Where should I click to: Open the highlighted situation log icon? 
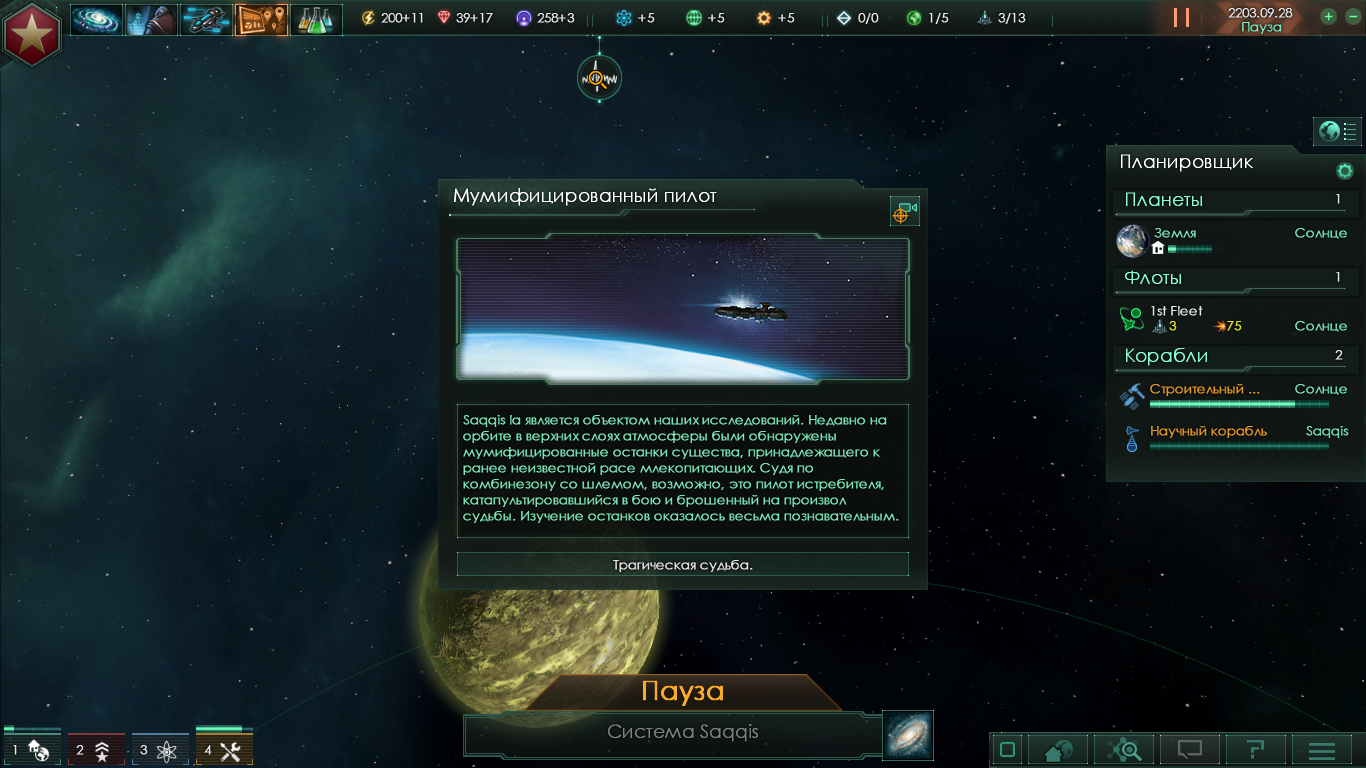[x=260, y=19]
